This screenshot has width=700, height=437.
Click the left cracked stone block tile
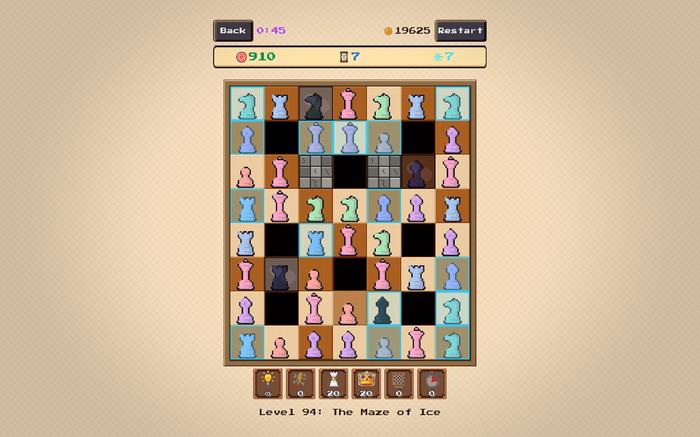point(315,172)
